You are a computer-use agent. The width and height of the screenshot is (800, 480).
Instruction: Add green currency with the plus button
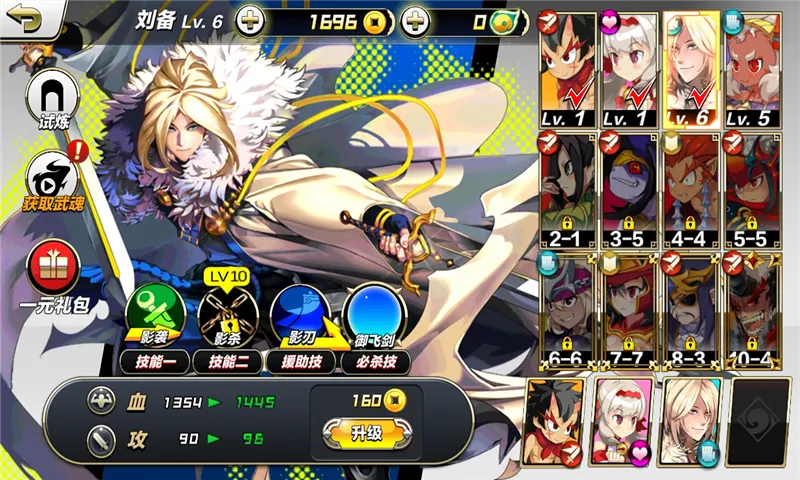tap(416, 21)
